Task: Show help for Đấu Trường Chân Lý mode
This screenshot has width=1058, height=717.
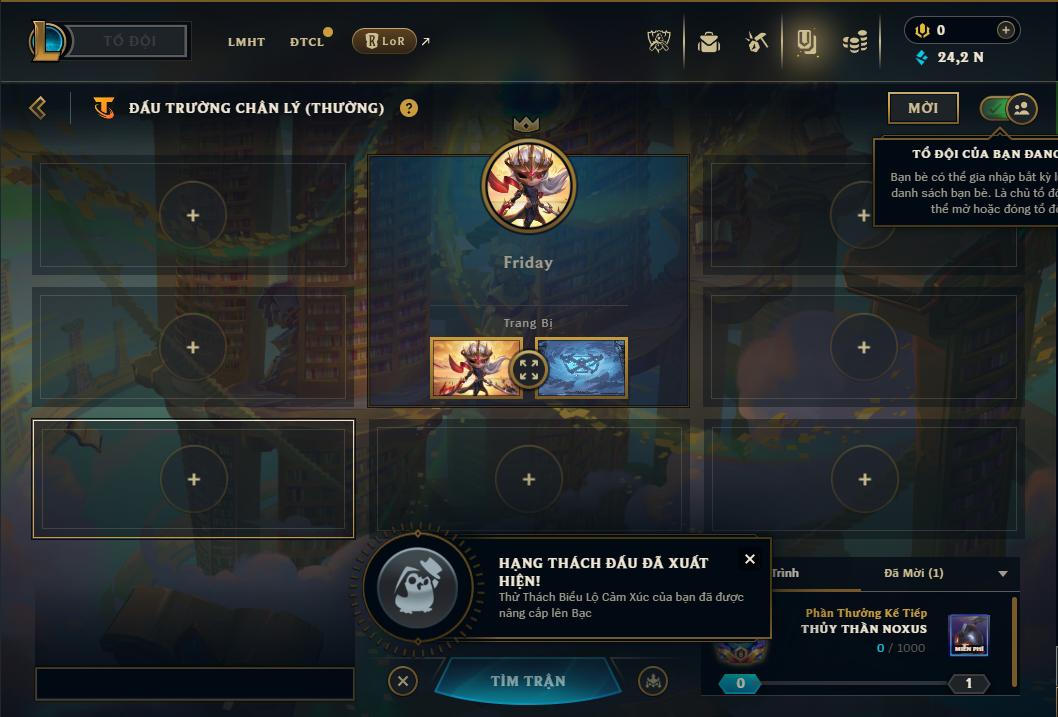Action: [409, 108]
